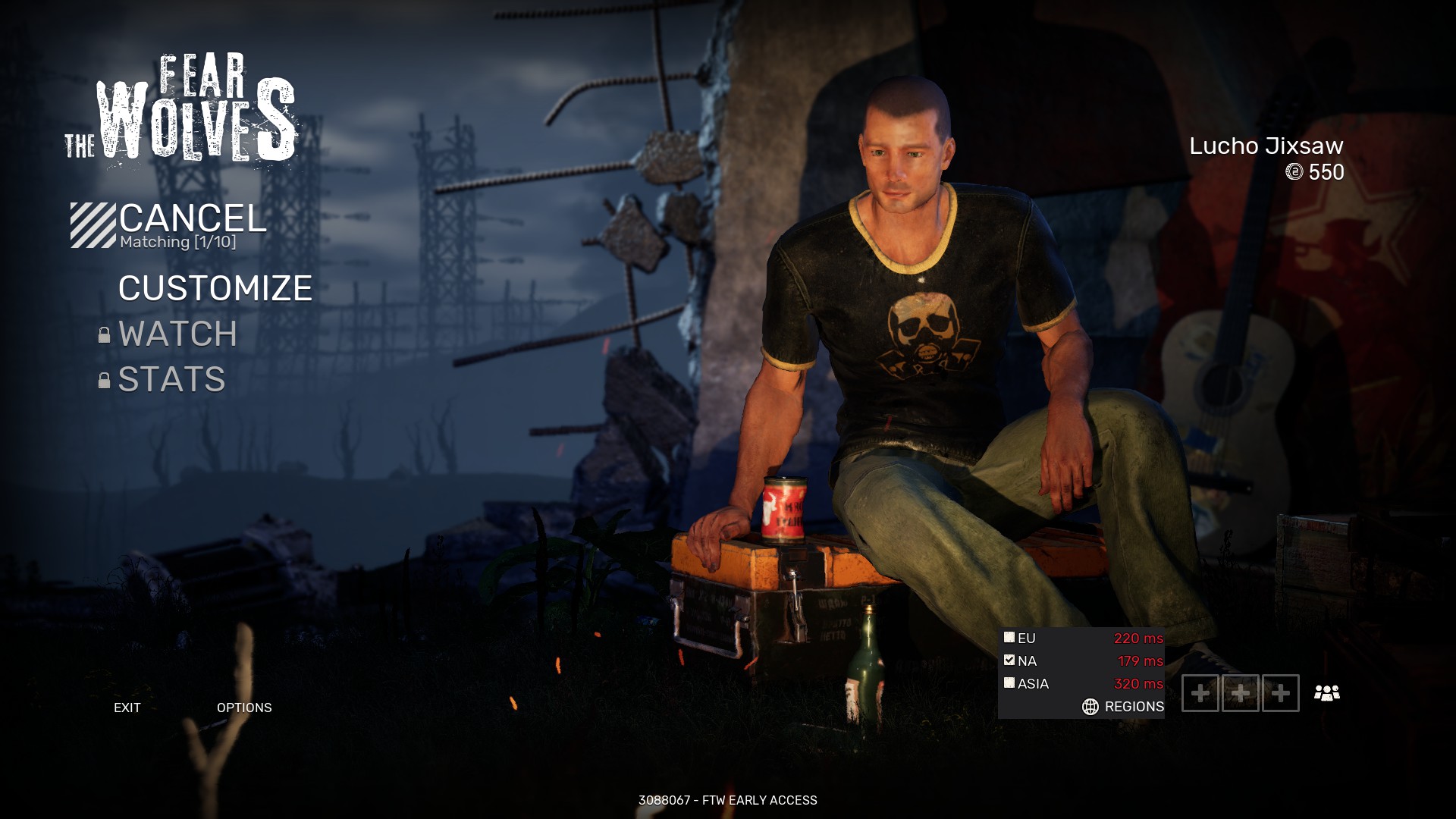Select EXIT from the bottom menu

pyautogui.click(x=127, y=708)
